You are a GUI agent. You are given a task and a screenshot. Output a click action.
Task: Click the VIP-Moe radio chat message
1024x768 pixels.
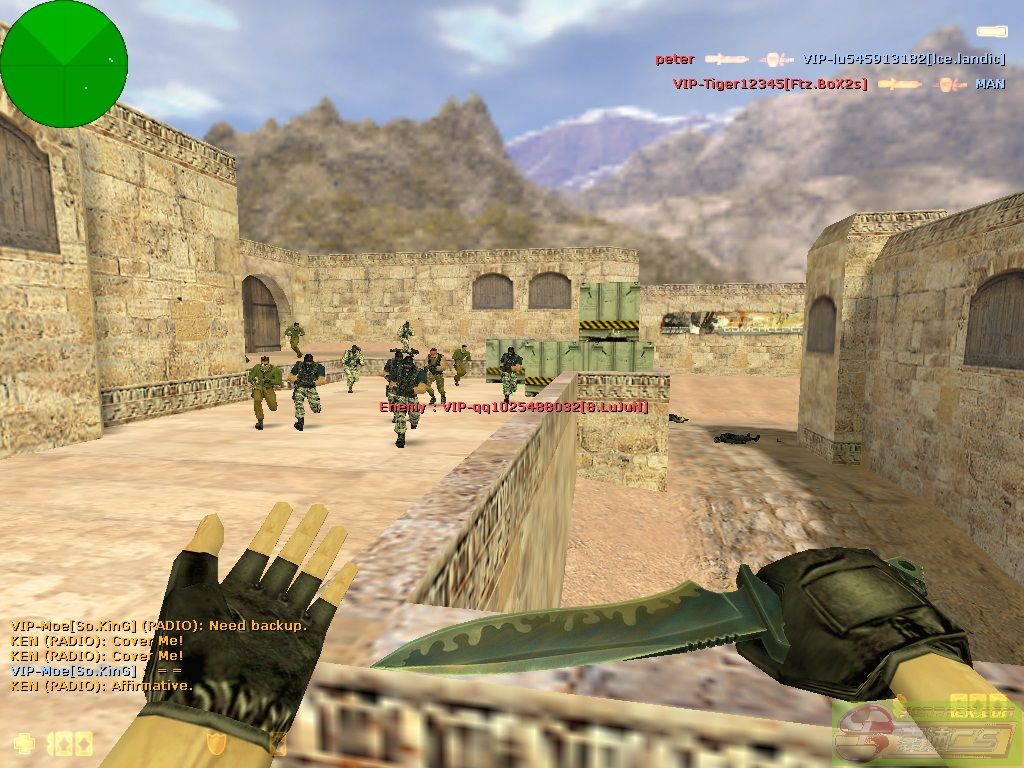(x=159, y=625)
